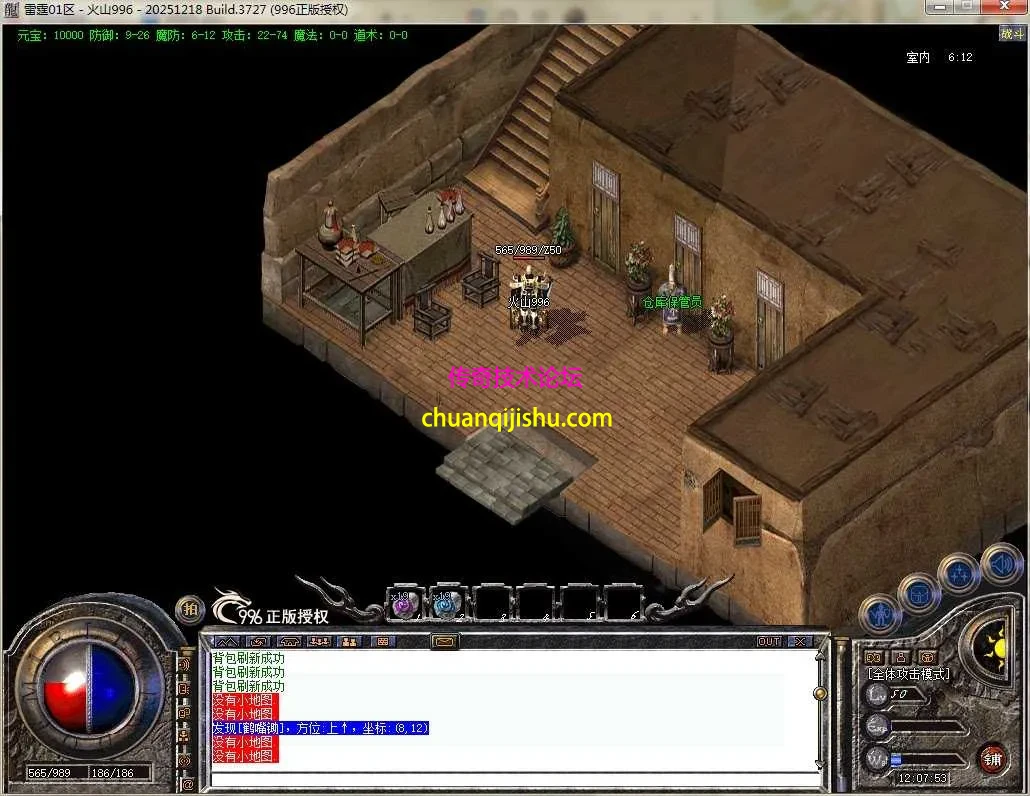Click the 战斗 button in top-right corner

(1011, 34)
